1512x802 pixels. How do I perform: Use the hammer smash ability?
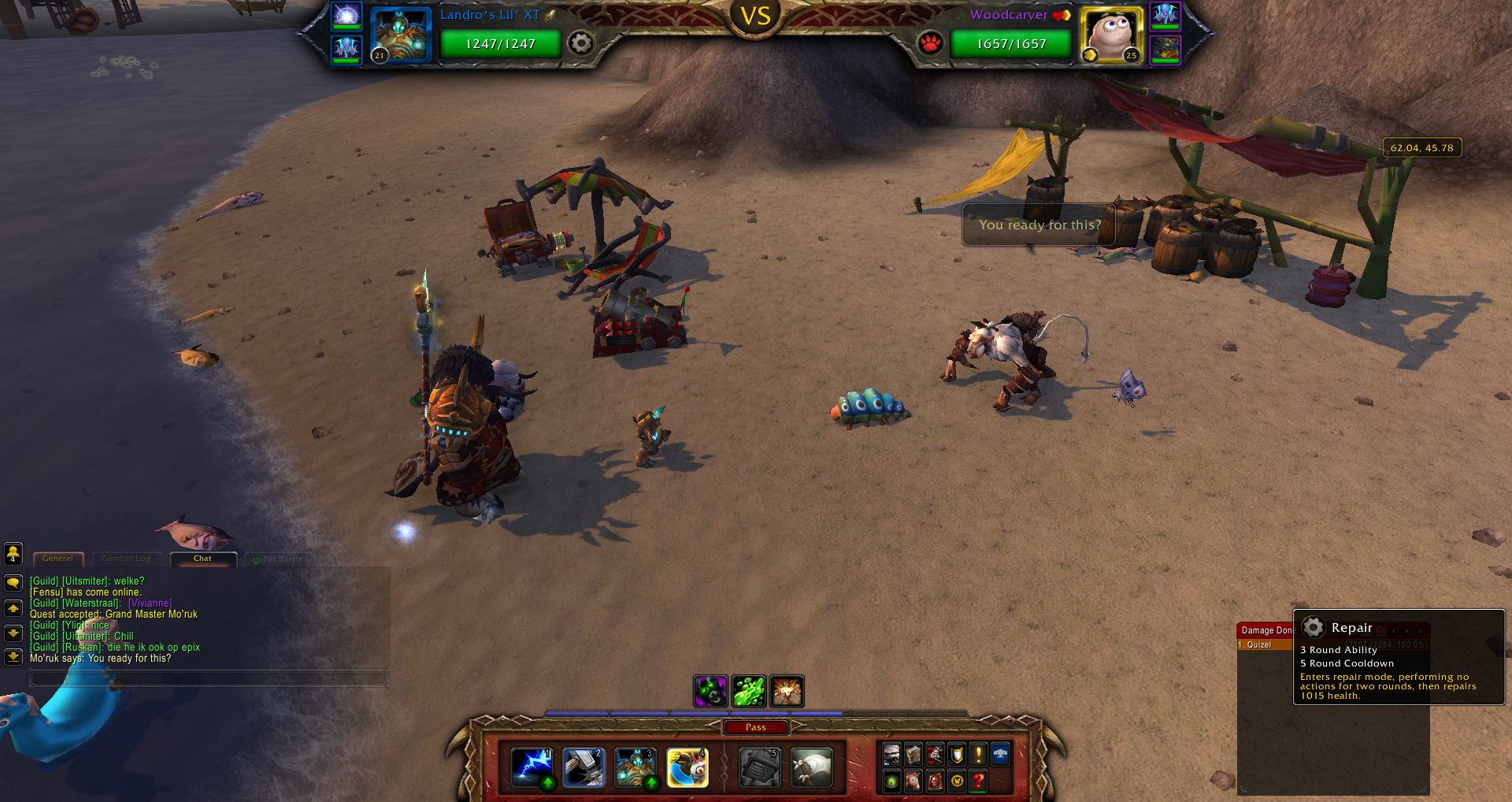[x=583, y=767]
